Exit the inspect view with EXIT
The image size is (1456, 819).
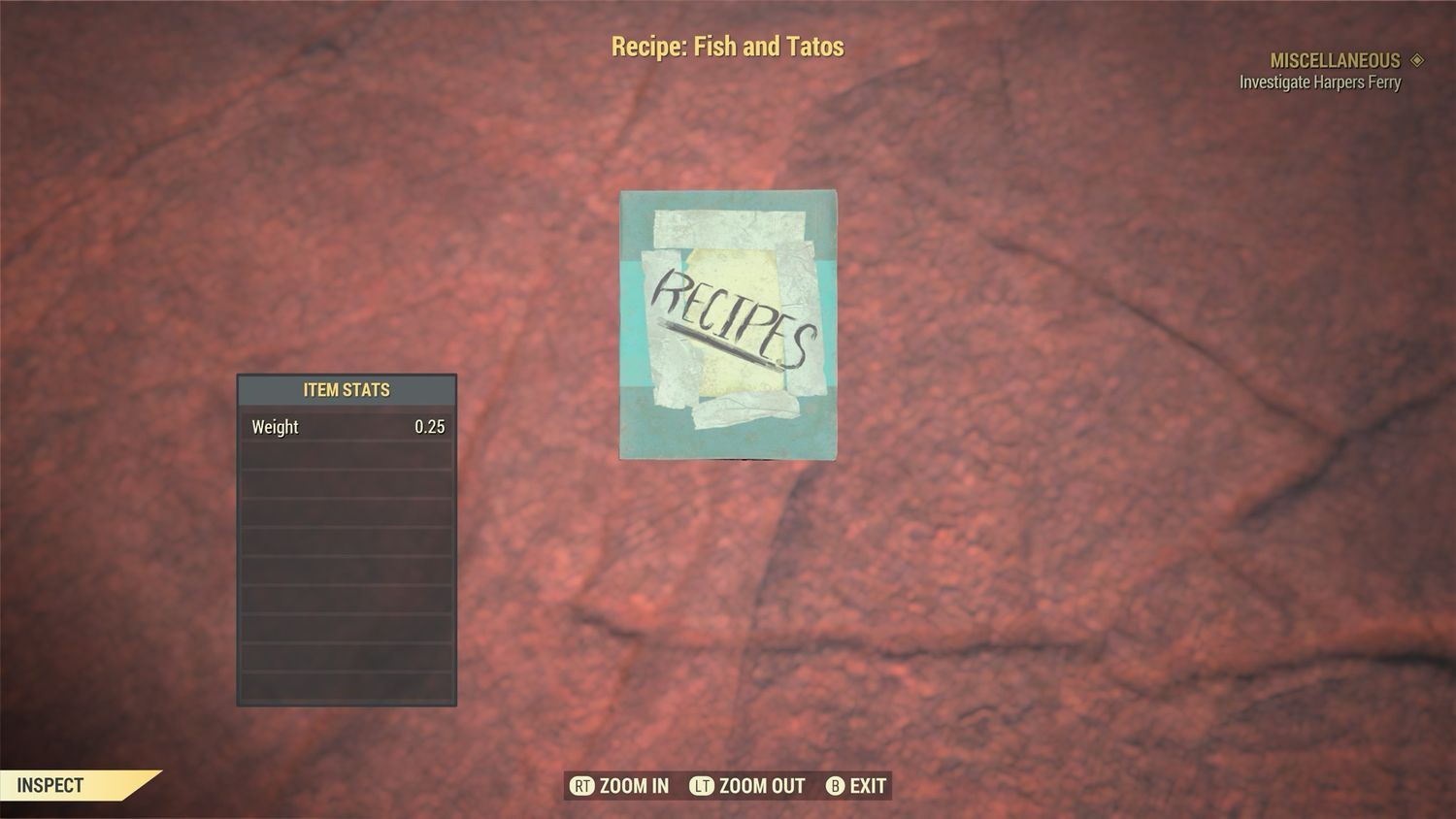point(867,786)
